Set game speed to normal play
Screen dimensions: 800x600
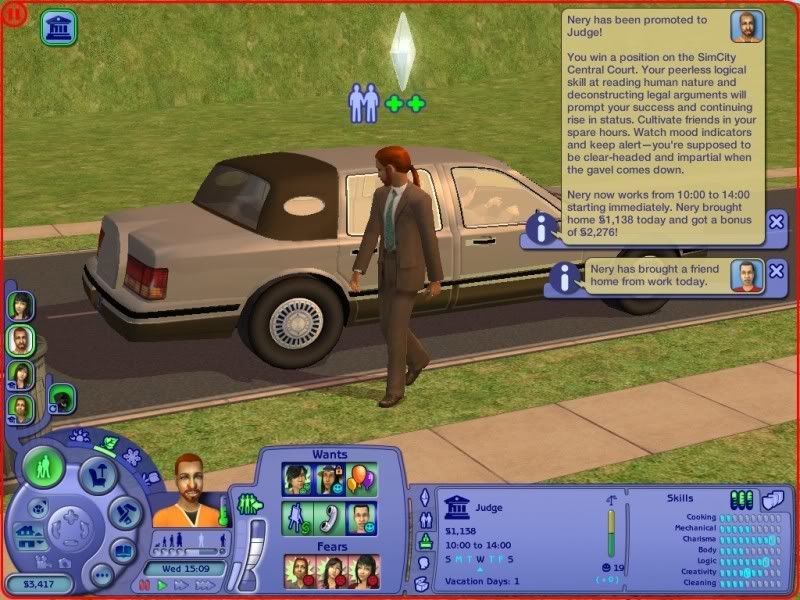(x=160, y=585)
